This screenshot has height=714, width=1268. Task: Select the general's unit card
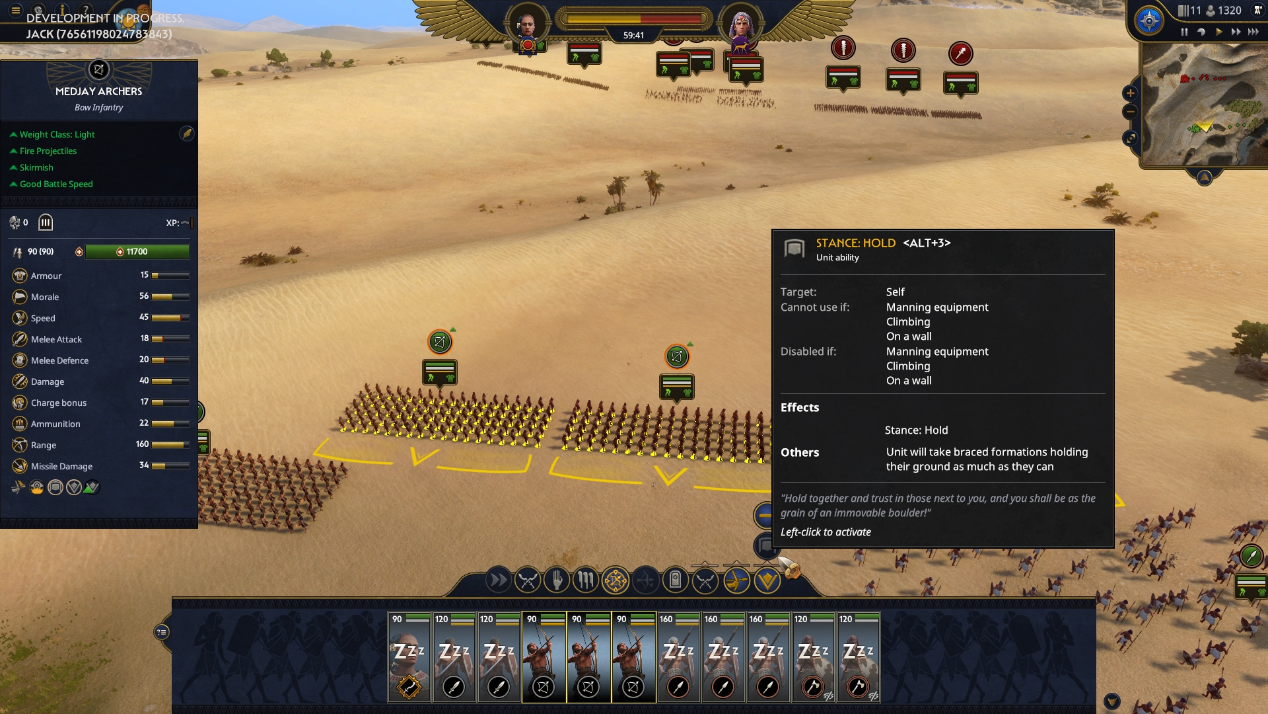pos(409,658)
